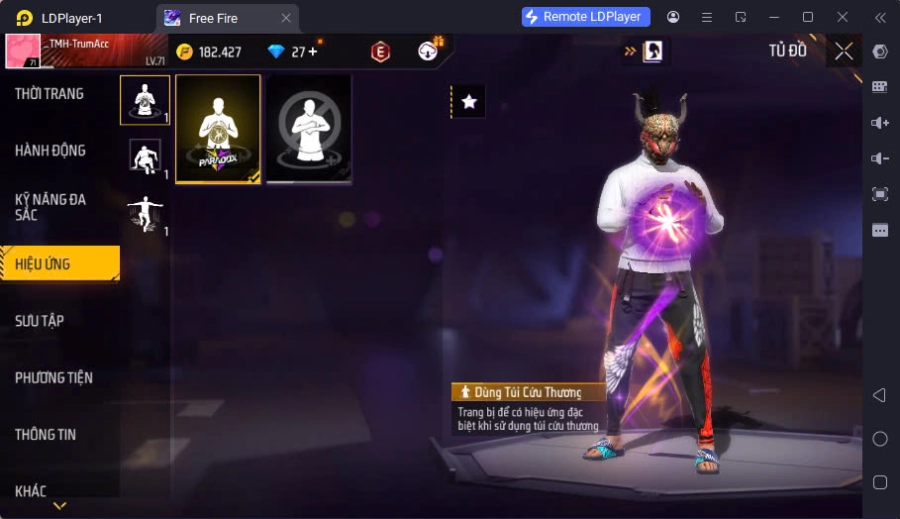Show the Thông Tin section
This screenshot has width=900, height=519.
46,435
